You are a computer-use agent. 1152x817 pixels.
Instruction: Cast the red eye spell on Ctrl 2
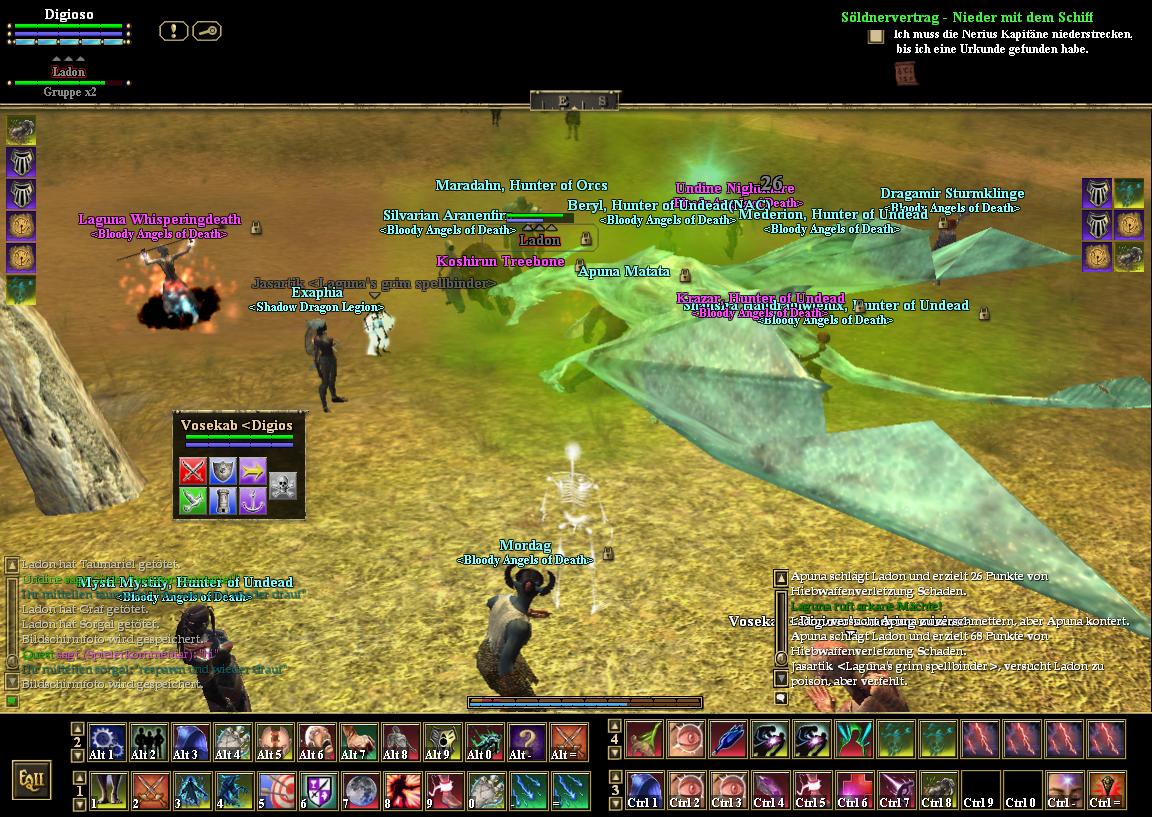(x=686, y=790)
